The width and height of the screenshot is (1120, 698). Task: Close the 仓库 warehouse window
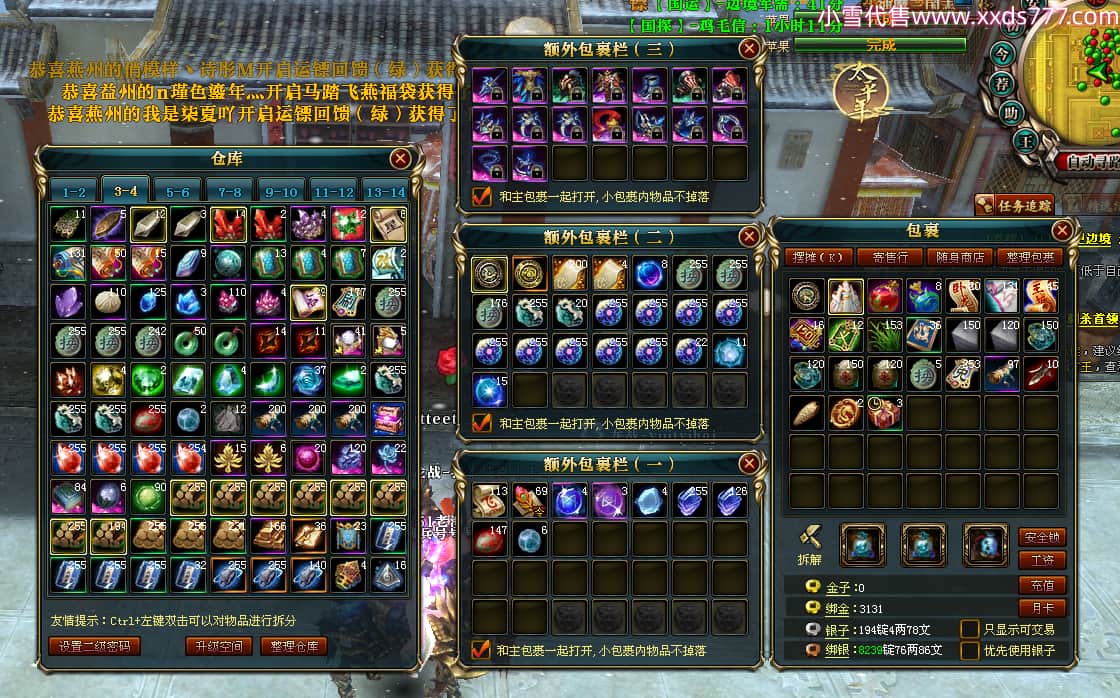[x=400, y=158]
